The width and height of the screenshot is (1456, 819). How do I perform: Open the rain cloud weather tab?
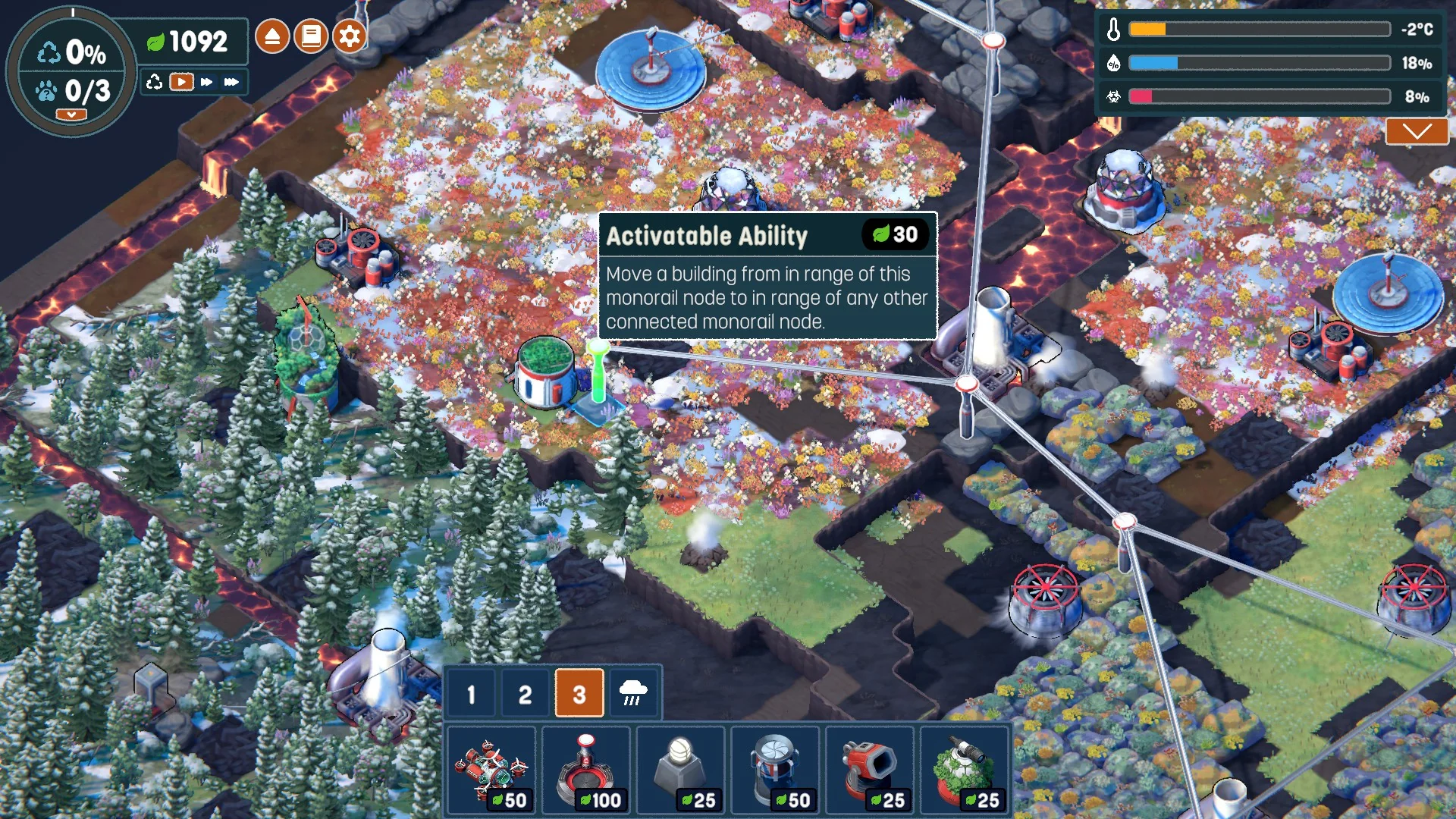click(633, 693)
